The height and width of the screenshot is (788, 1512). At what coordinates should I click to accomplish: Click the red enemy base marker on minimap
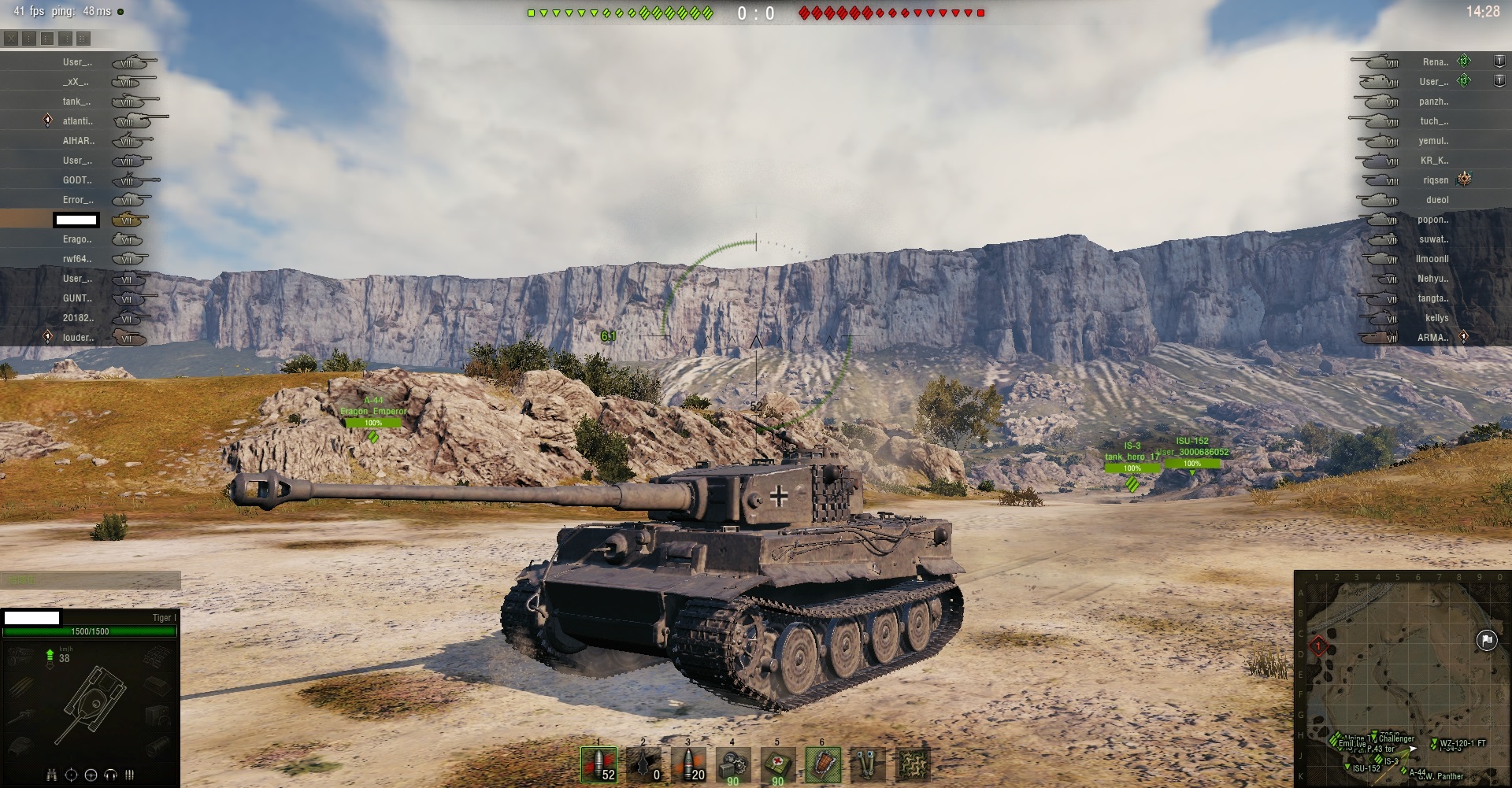point(1318,647)
